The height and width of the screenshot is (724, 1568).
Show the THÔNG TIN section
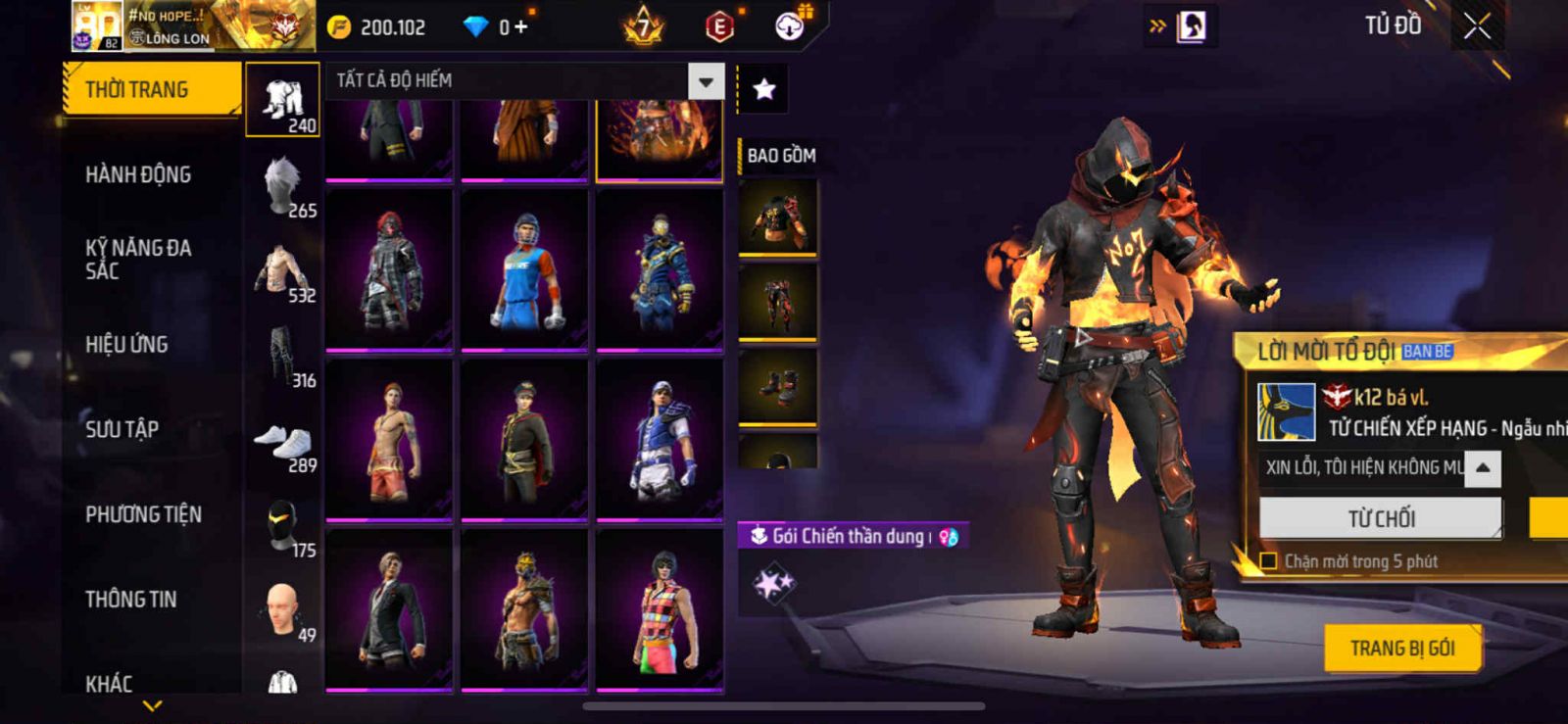pos(130,600)
